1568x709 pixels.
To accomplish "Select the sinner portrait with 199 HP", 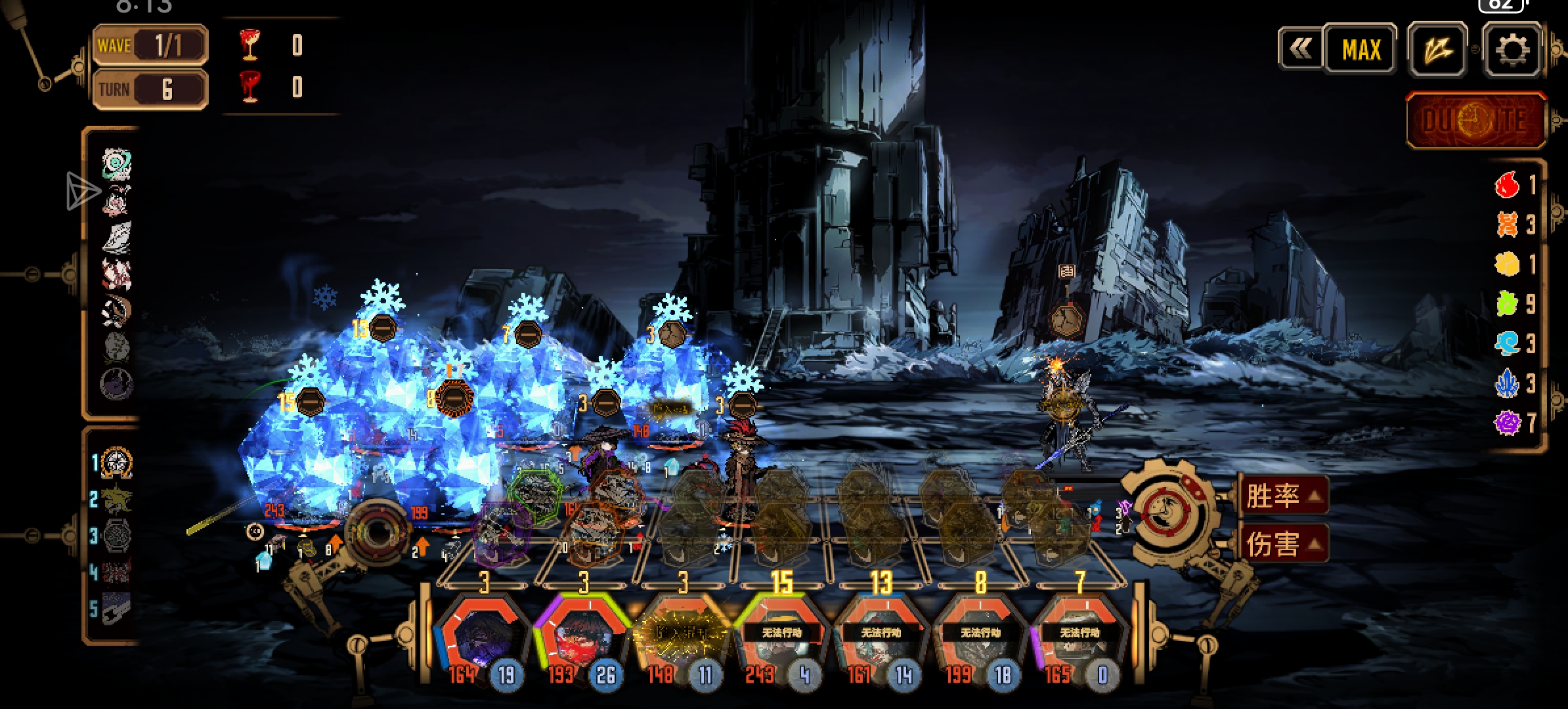I will [x=980, y=637].
